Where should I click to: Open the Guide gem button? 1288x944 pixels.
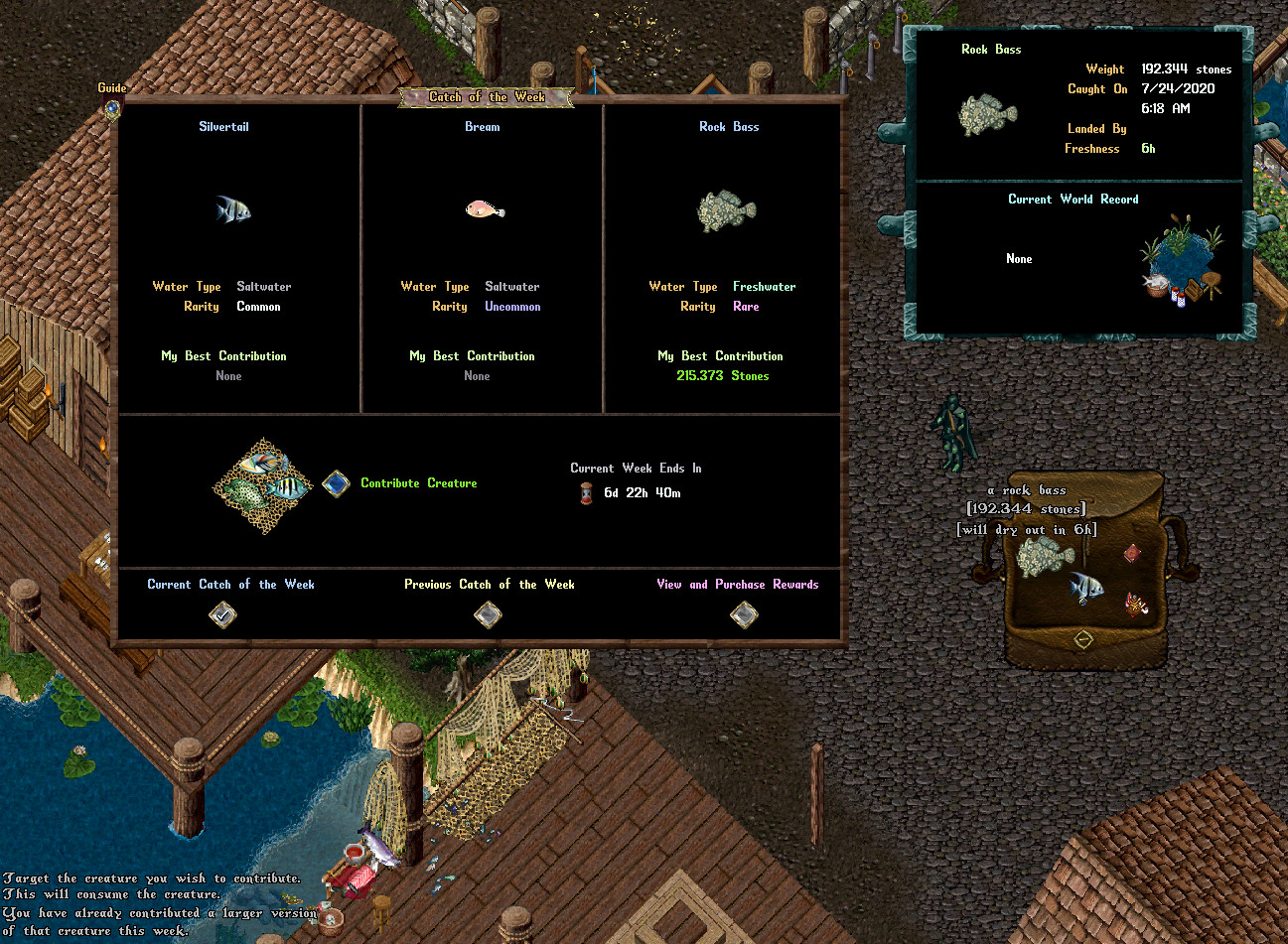pos(112,108)
